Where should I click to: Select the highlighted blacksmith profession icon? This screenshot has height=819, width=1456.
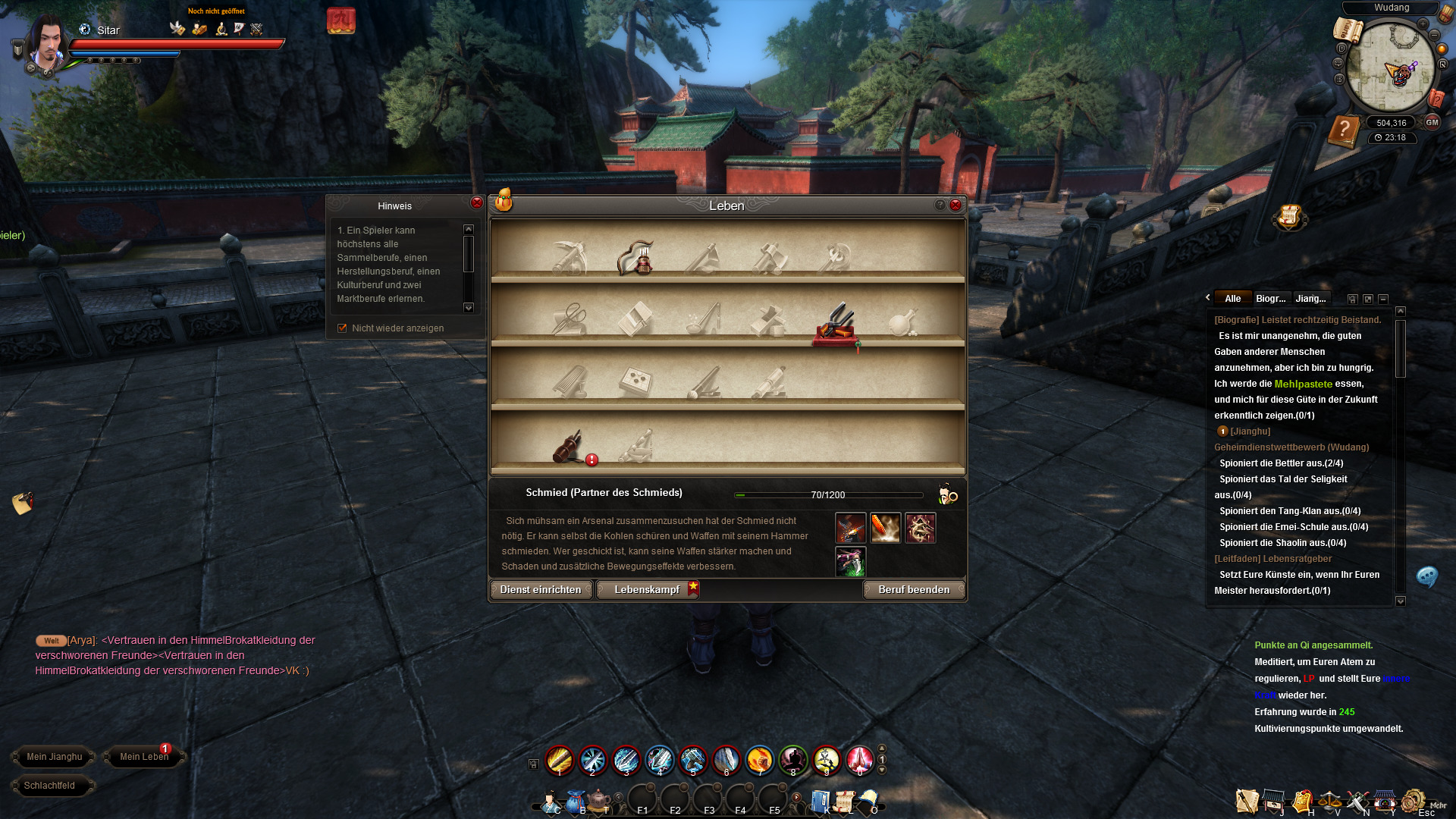coord(836,325)
